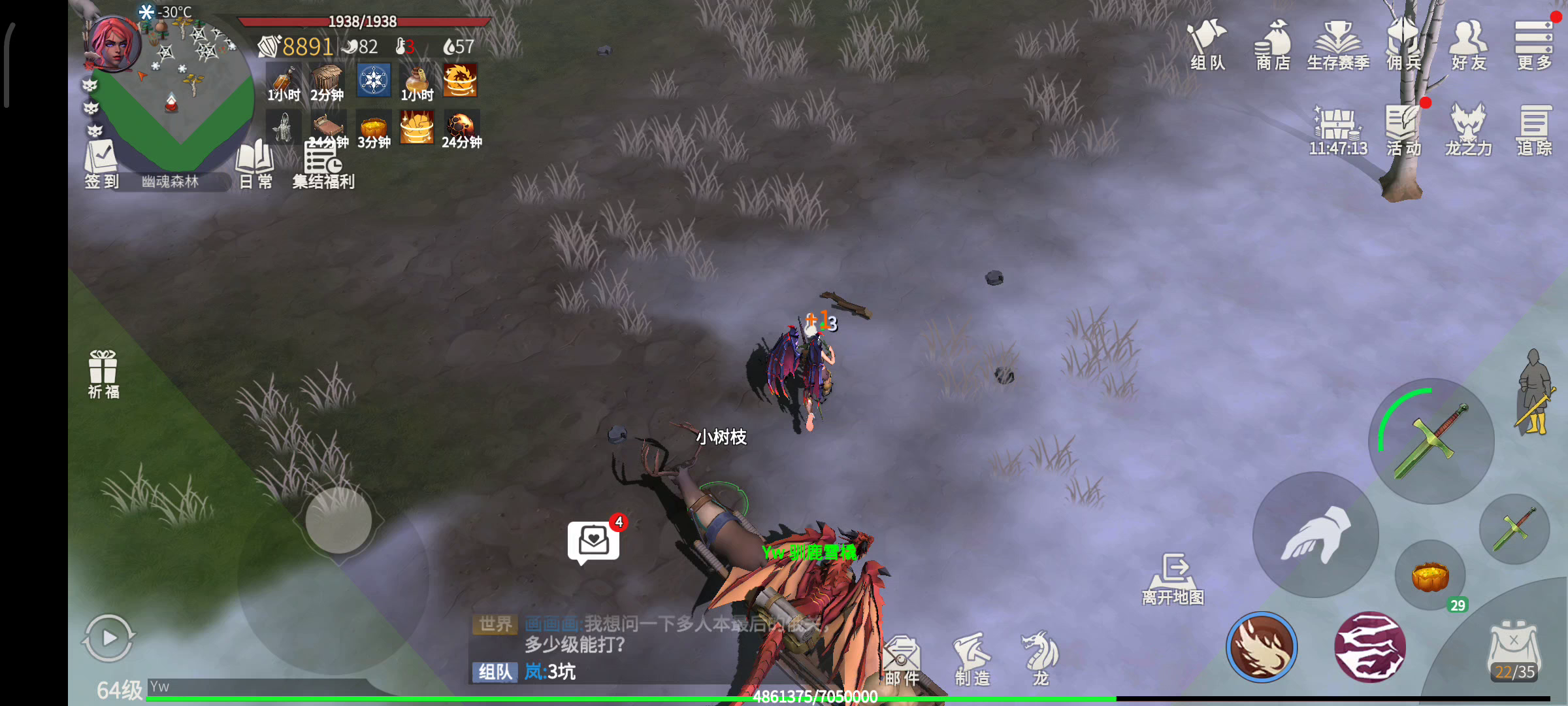Open the 祈福 blessing gift icon

(x=103, y=373)
